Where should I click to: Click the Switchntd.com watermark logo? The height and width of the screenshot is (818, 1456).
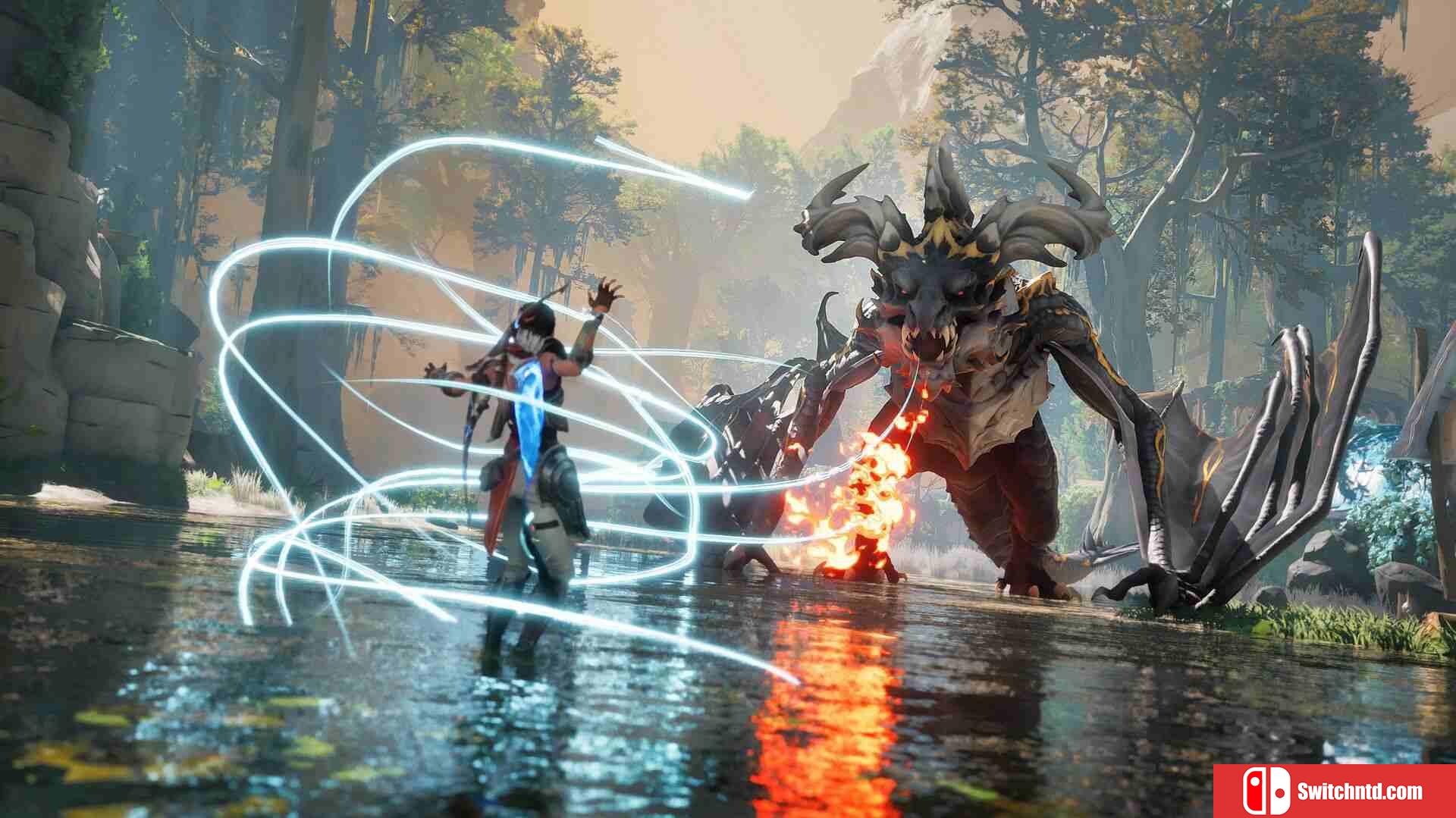pyautogui.click(x=1334, y=791)
